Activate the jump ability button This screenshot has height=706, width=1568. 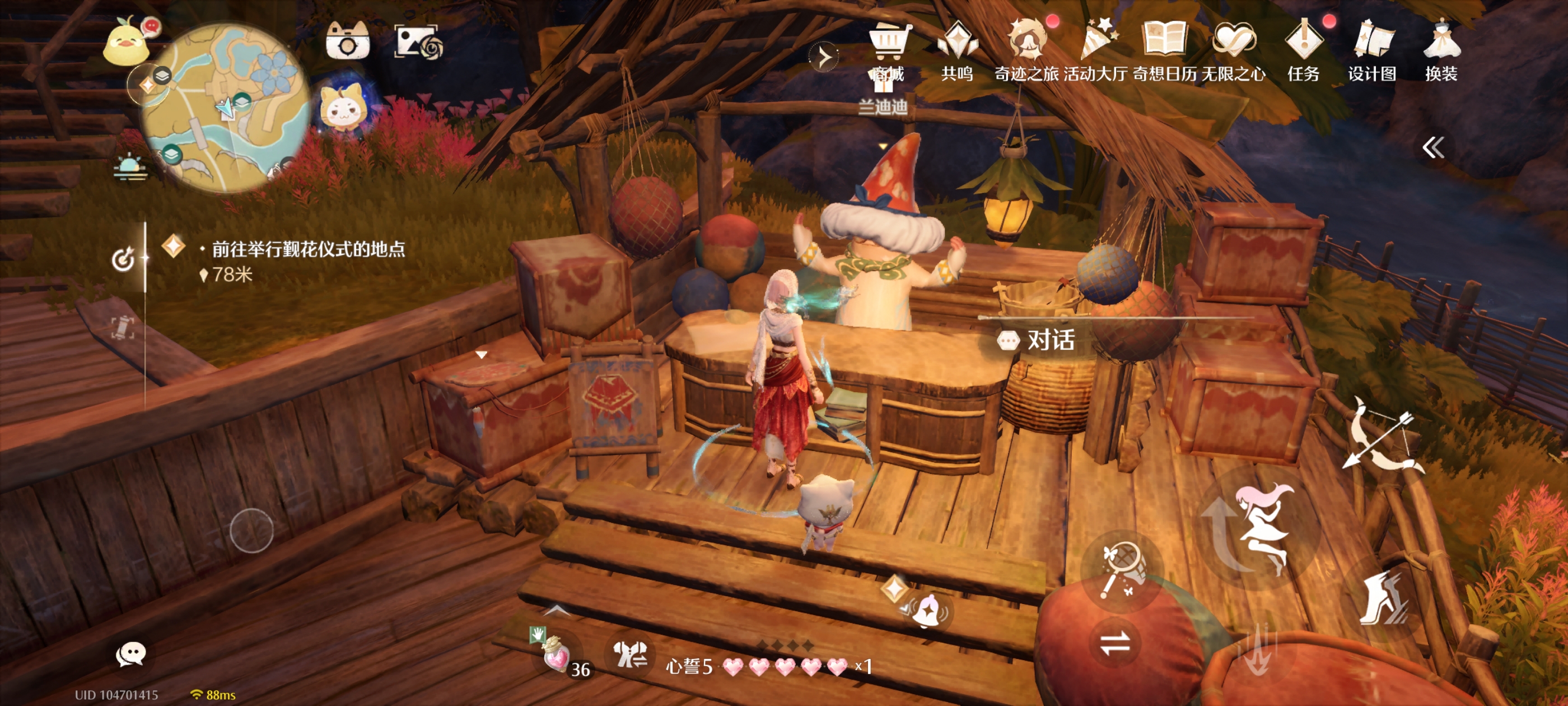pos(1259,527)
